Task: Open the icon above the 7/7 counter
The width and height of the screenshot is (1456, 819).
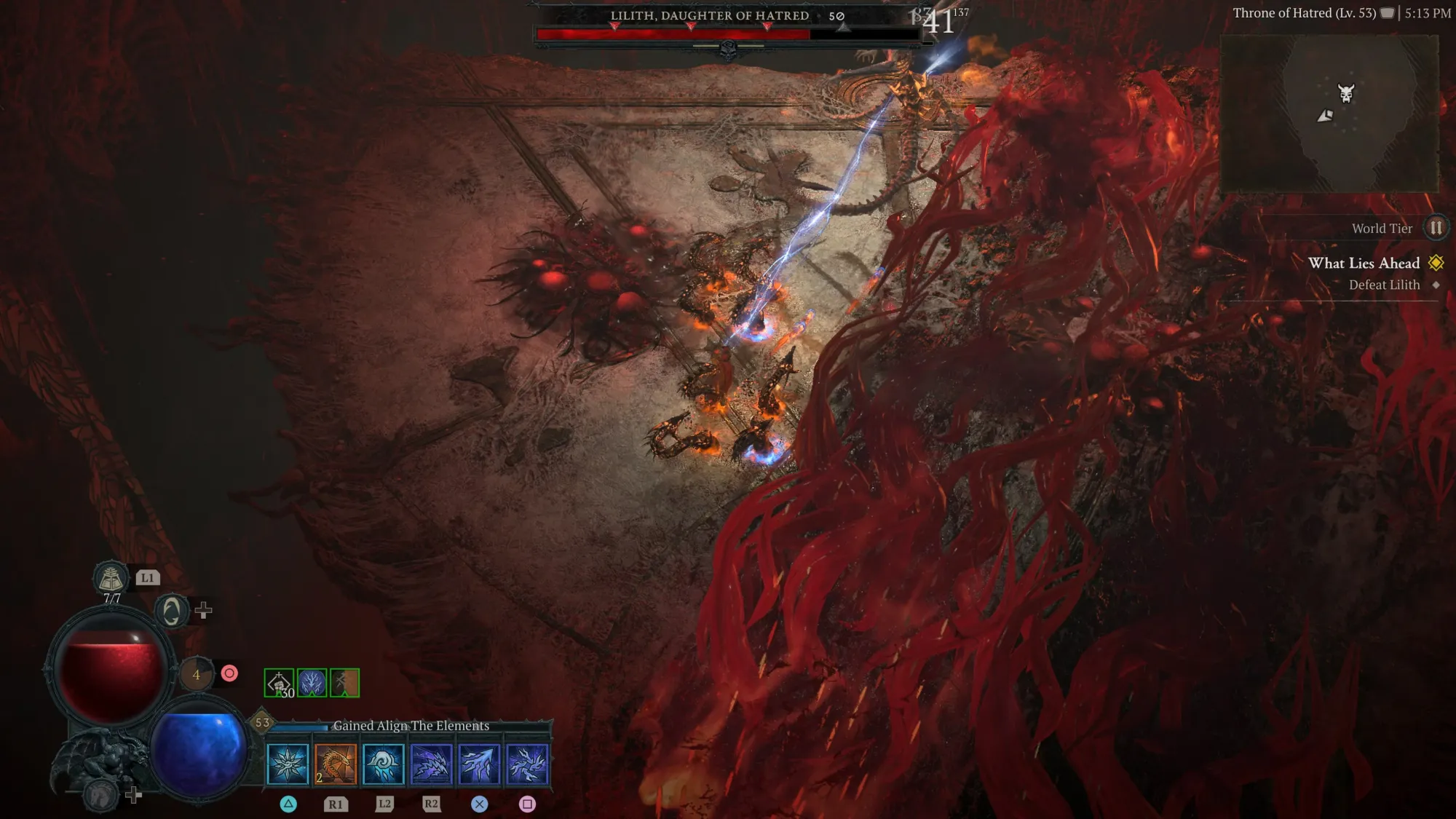Action: pos(111,578)
